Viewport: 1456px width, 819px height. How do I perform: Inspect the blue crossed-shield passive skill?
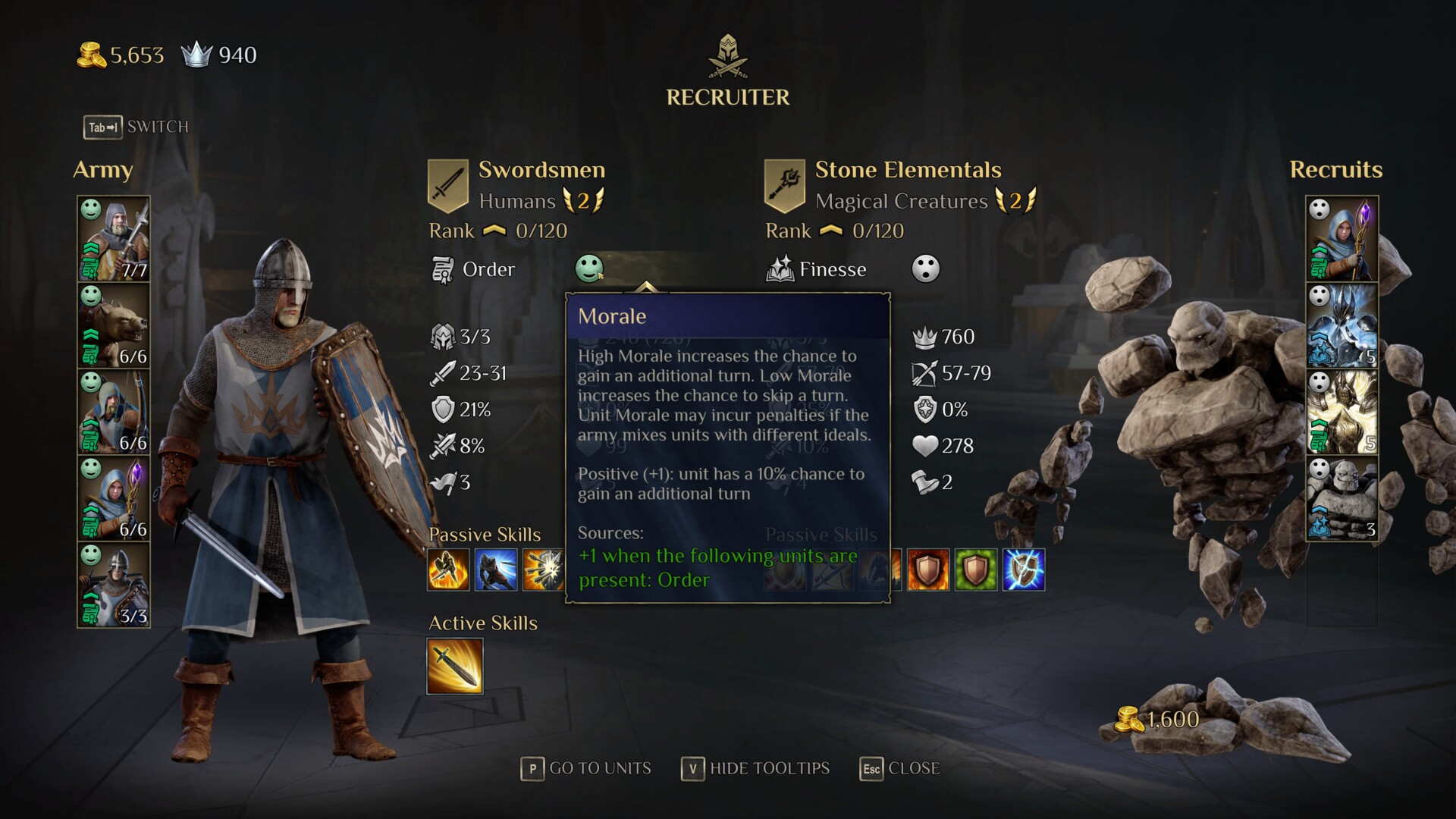pyautogui.click(x=1023, y=570)
